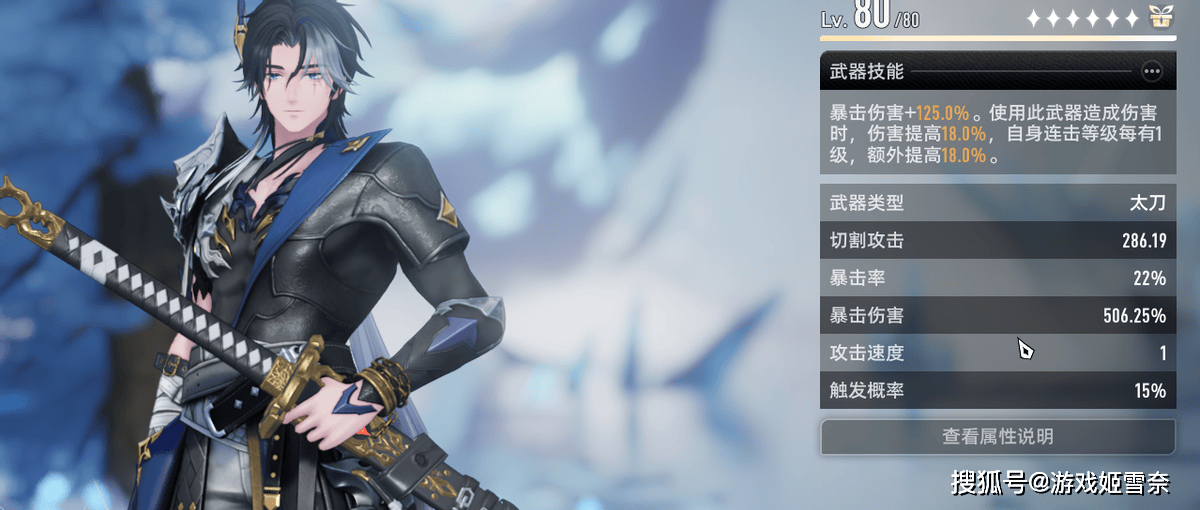
Task: Click the three-dot button beside 武器技能
Action: (1152, 71)
